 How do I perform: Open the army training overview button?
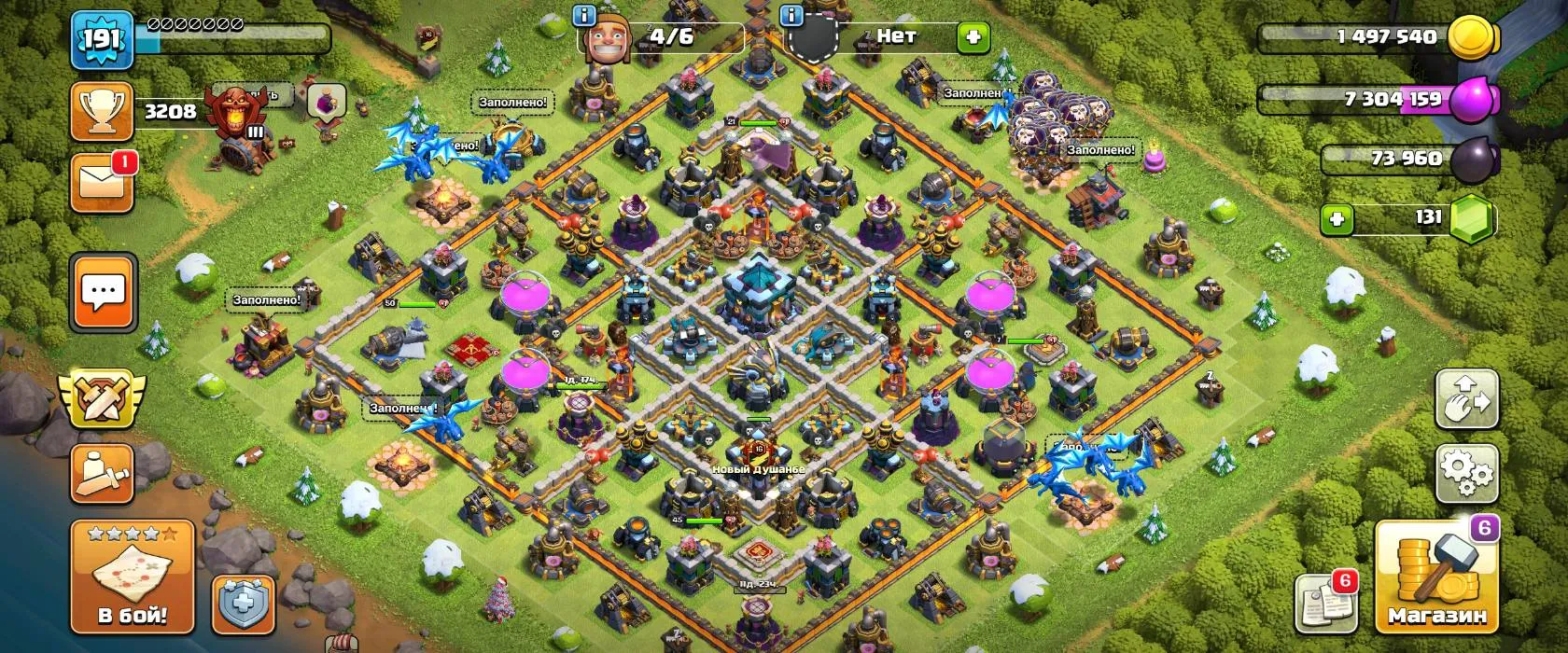click(x=102, y=474)
